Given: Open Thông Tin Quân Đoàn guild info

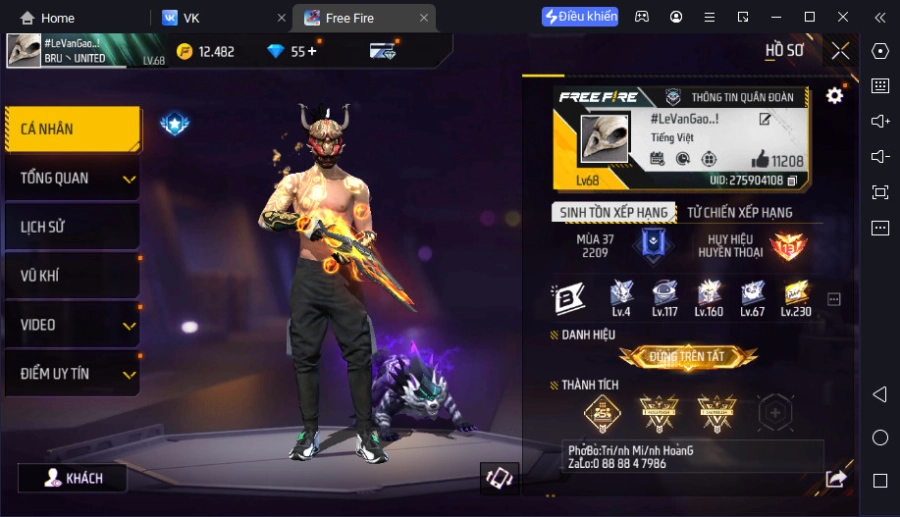Looking at the screenshot, I should (730, 97).
